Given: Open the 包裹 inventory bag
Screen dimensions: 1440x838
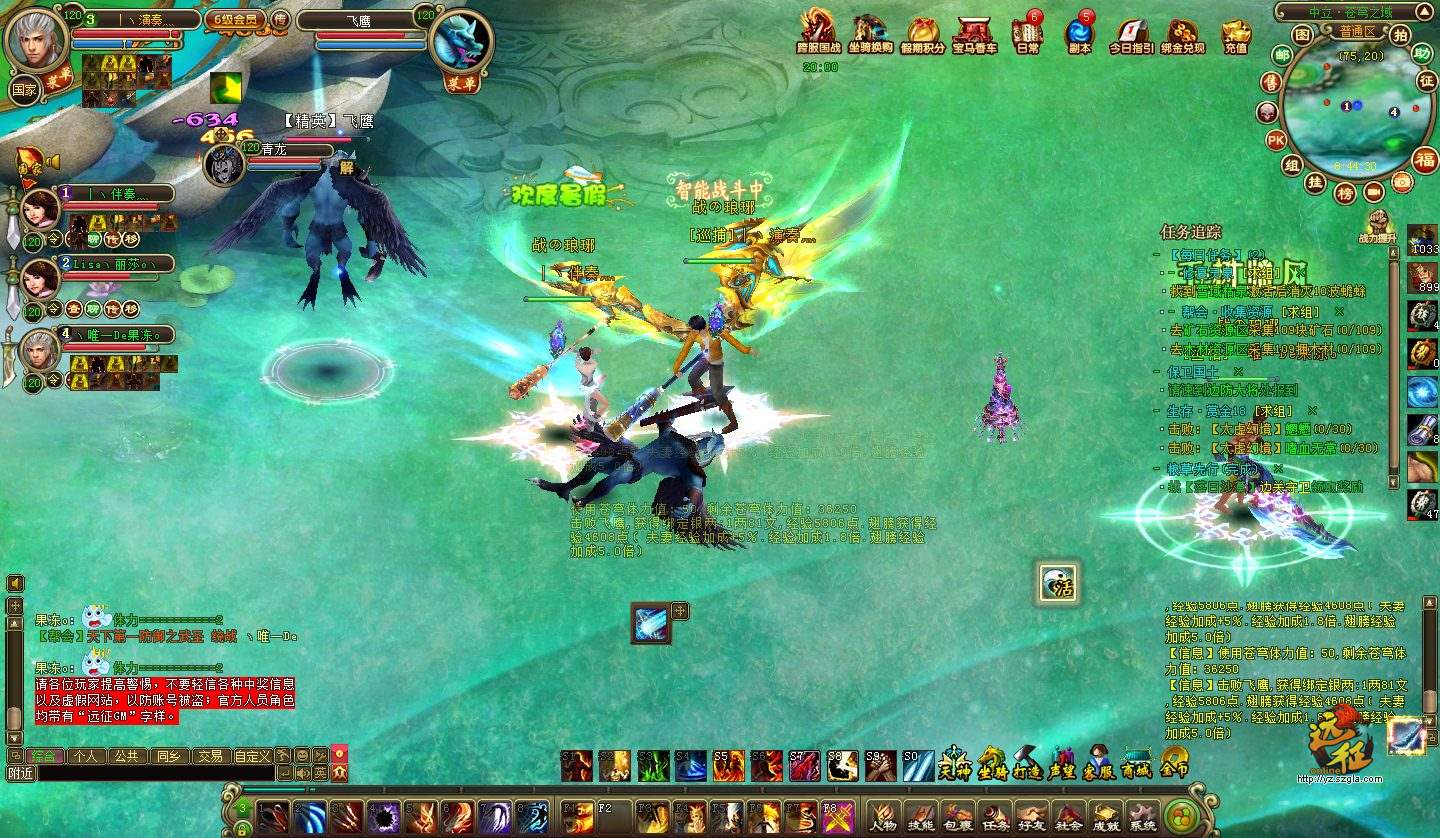Looking at the screenshot, I should [x=958, y=816].
